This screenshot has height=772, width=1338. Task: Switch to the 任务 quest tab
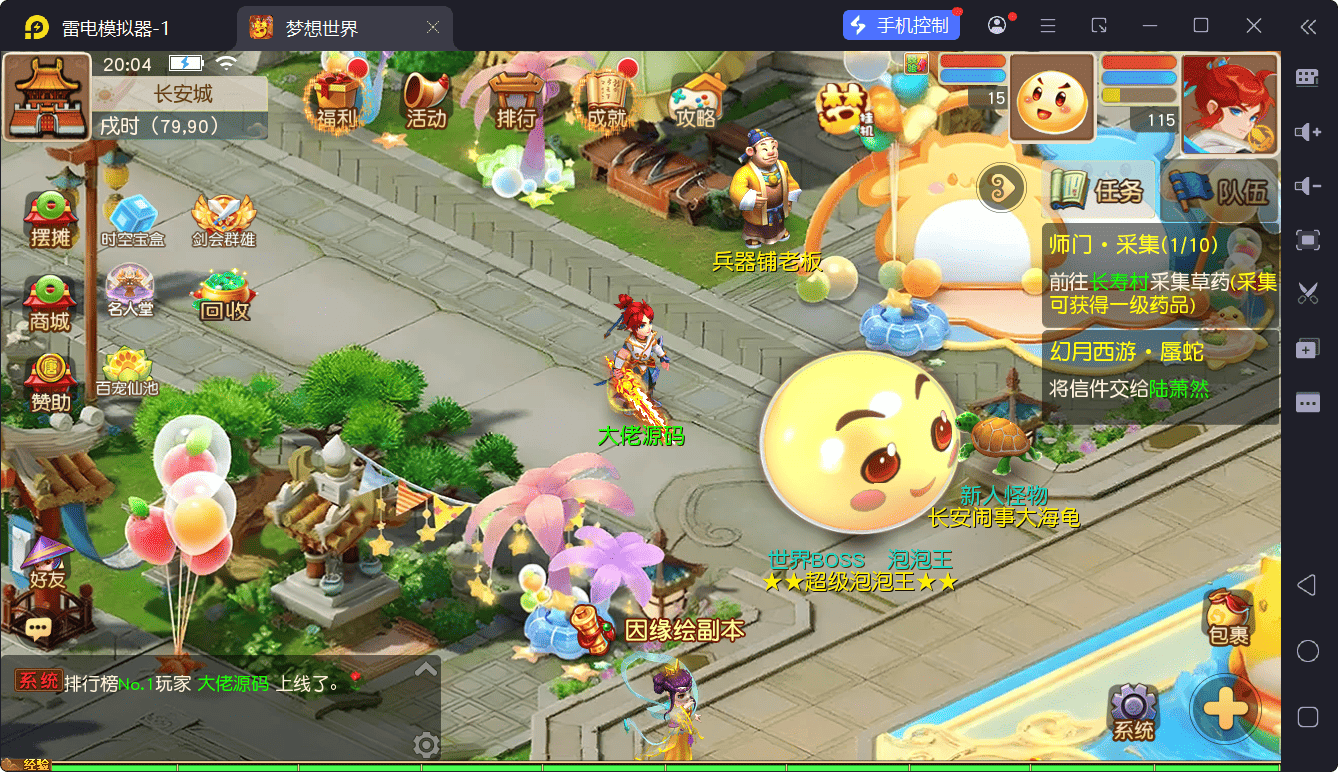[1097, 189]
